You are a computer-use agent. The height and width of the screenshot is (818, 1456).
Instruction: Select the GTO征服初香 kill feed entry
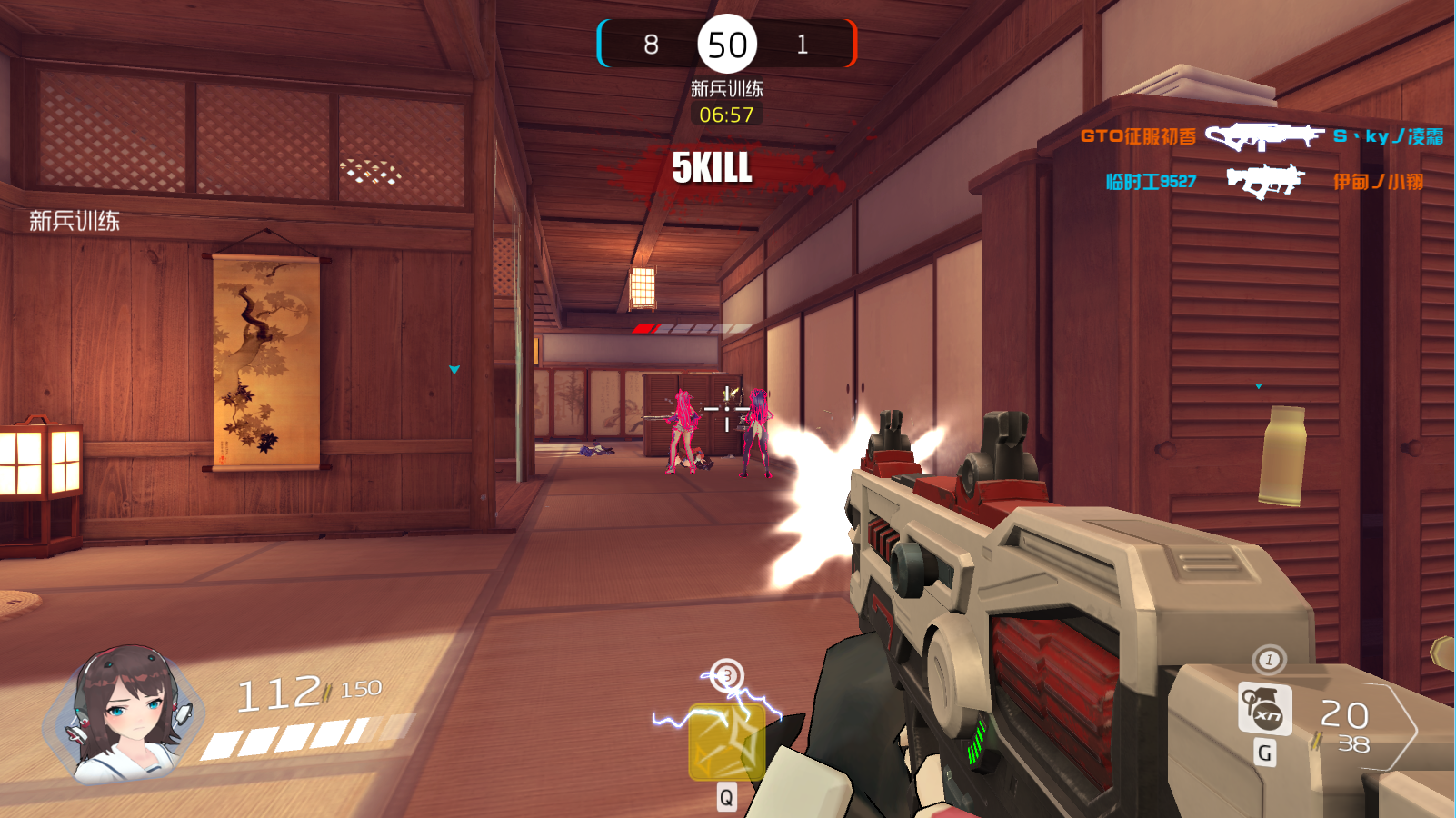1138,136
